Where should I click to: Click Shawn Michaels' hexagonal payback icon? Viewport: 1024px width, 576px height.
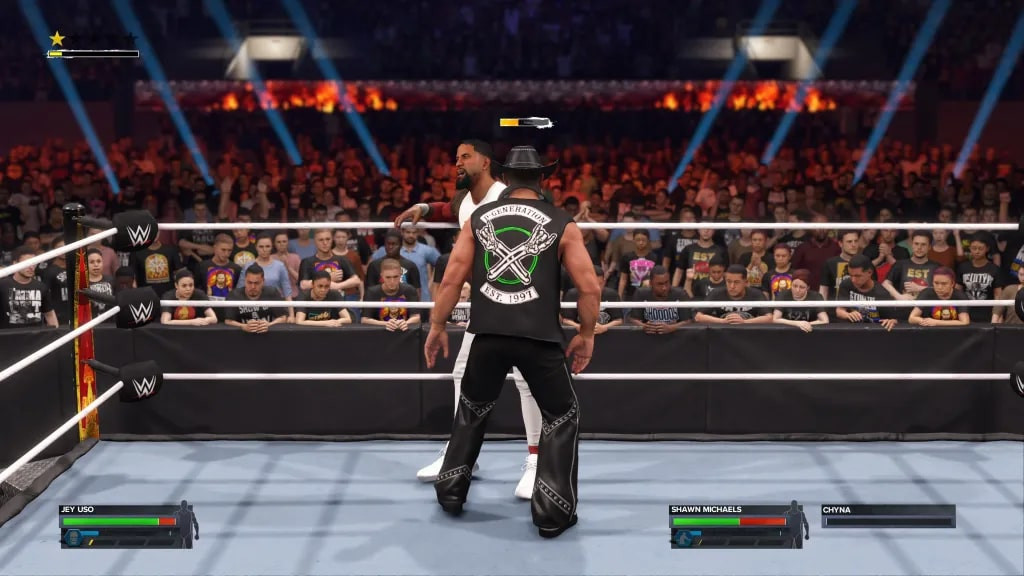tap(682, 537)
